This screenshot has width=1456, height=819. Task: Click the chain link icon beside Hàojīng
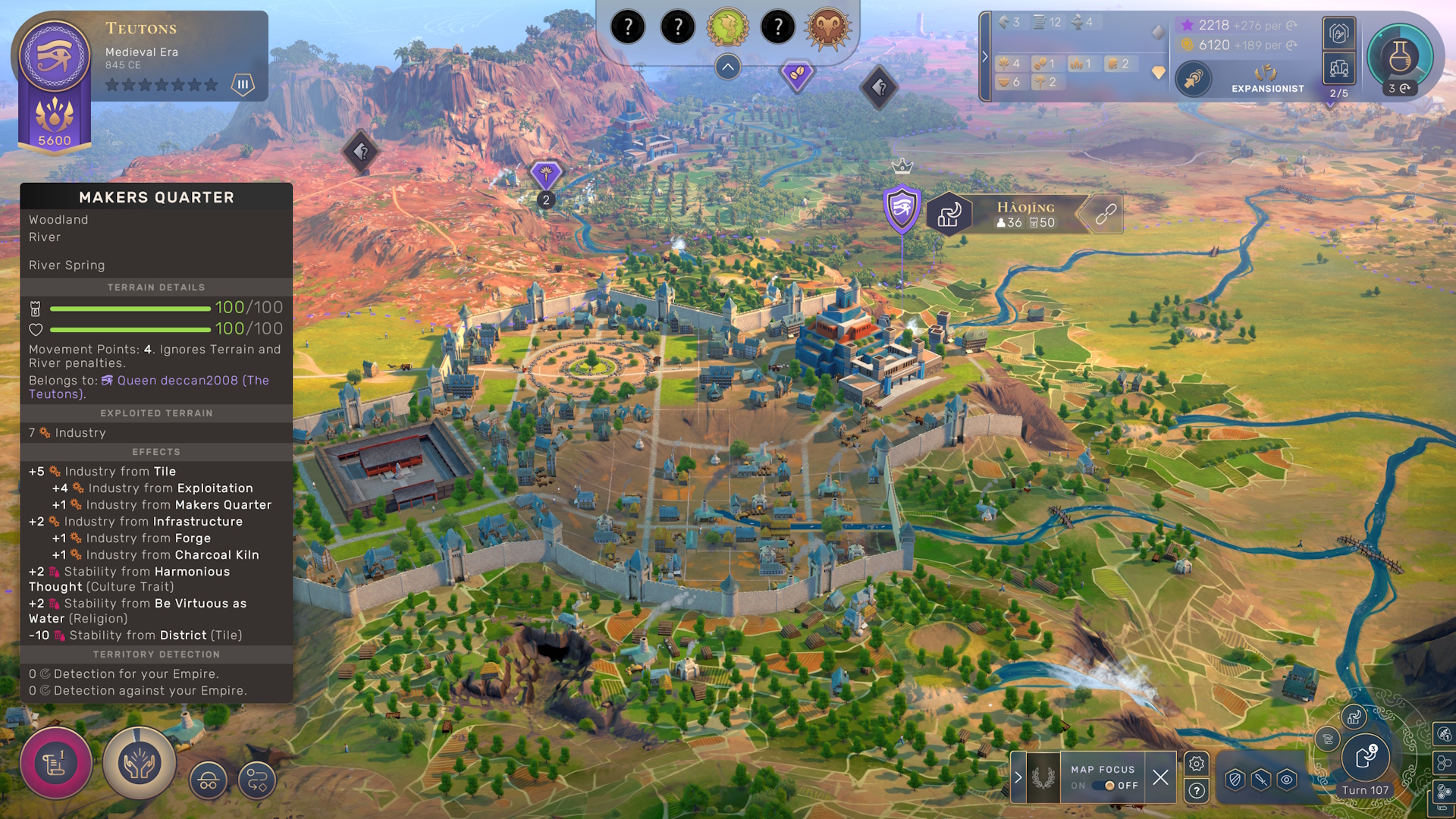click(1105, 214)
